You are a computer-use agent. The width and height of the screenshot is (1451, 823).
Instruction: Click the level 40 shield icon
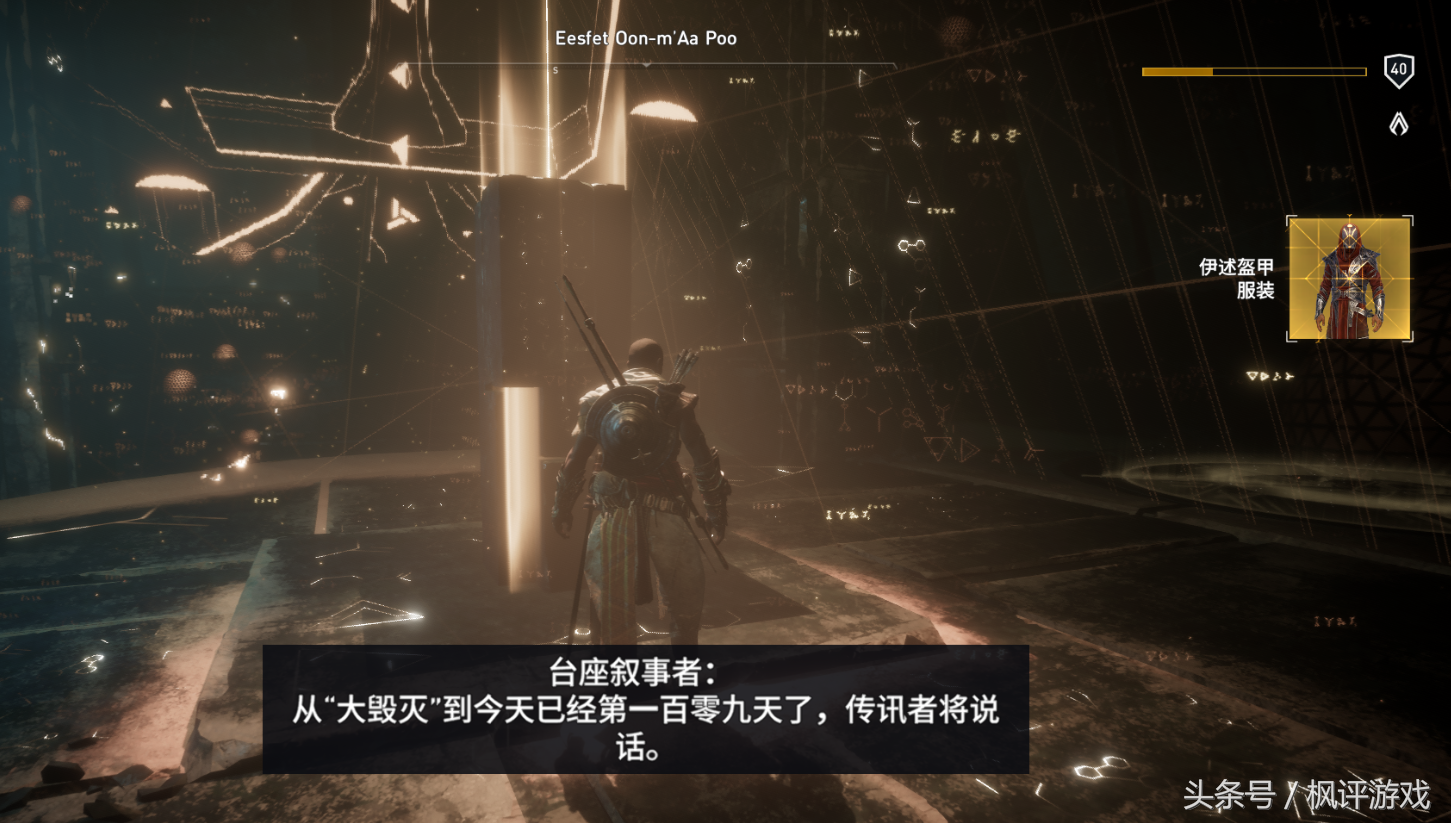tap(1399, 71)
